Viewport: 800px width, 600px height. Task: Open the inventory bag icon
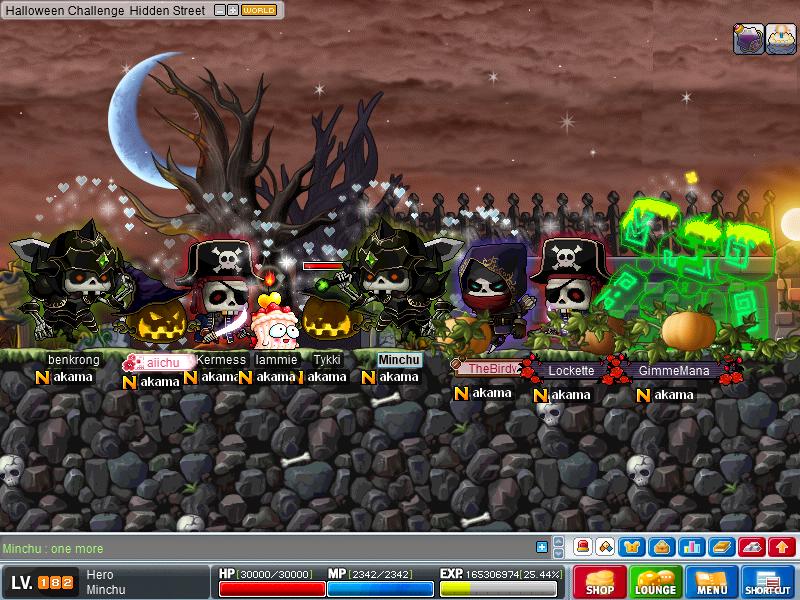[x=660, y=547]
